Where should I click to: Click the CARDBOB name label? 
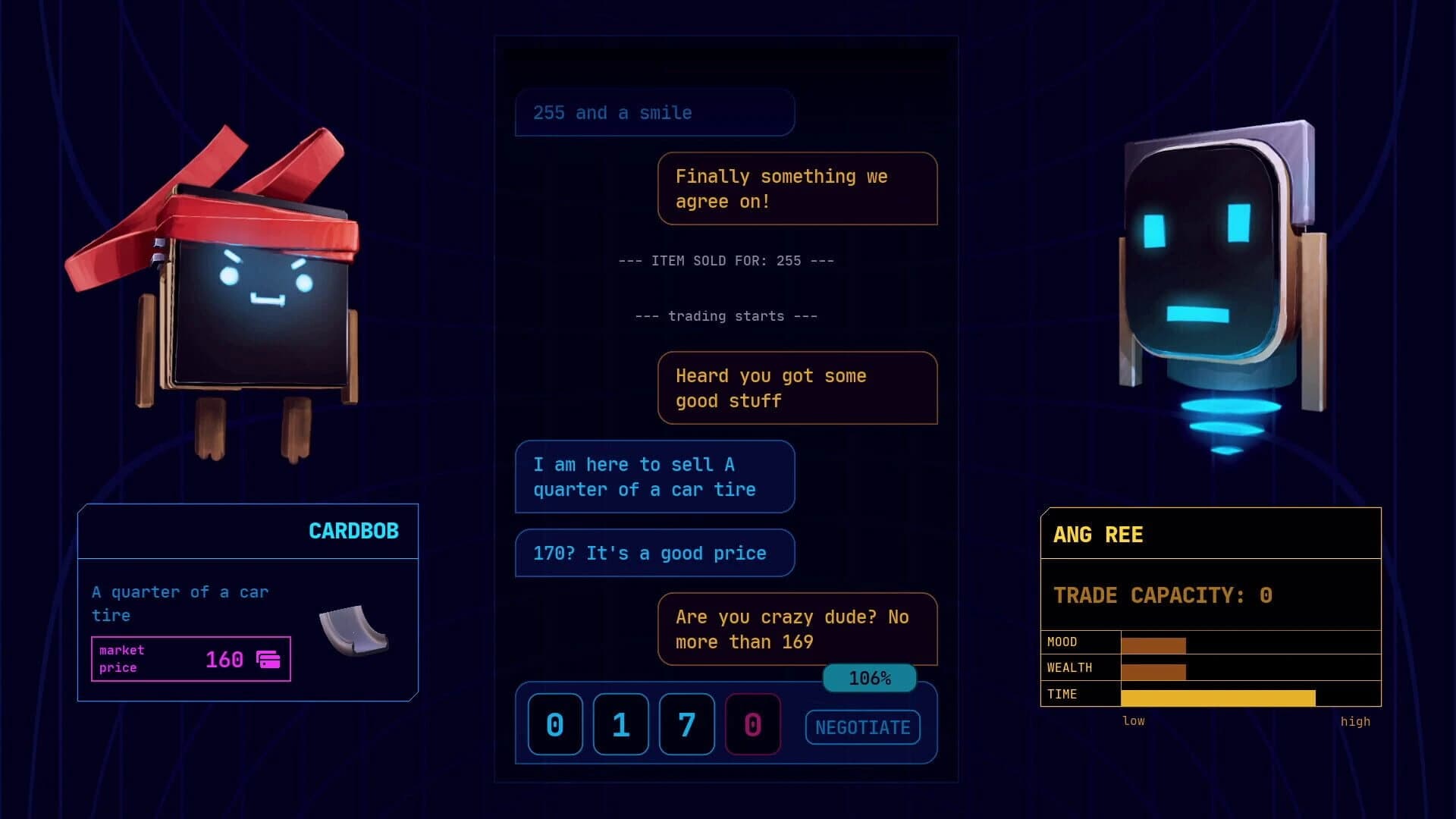pos(354,531)
